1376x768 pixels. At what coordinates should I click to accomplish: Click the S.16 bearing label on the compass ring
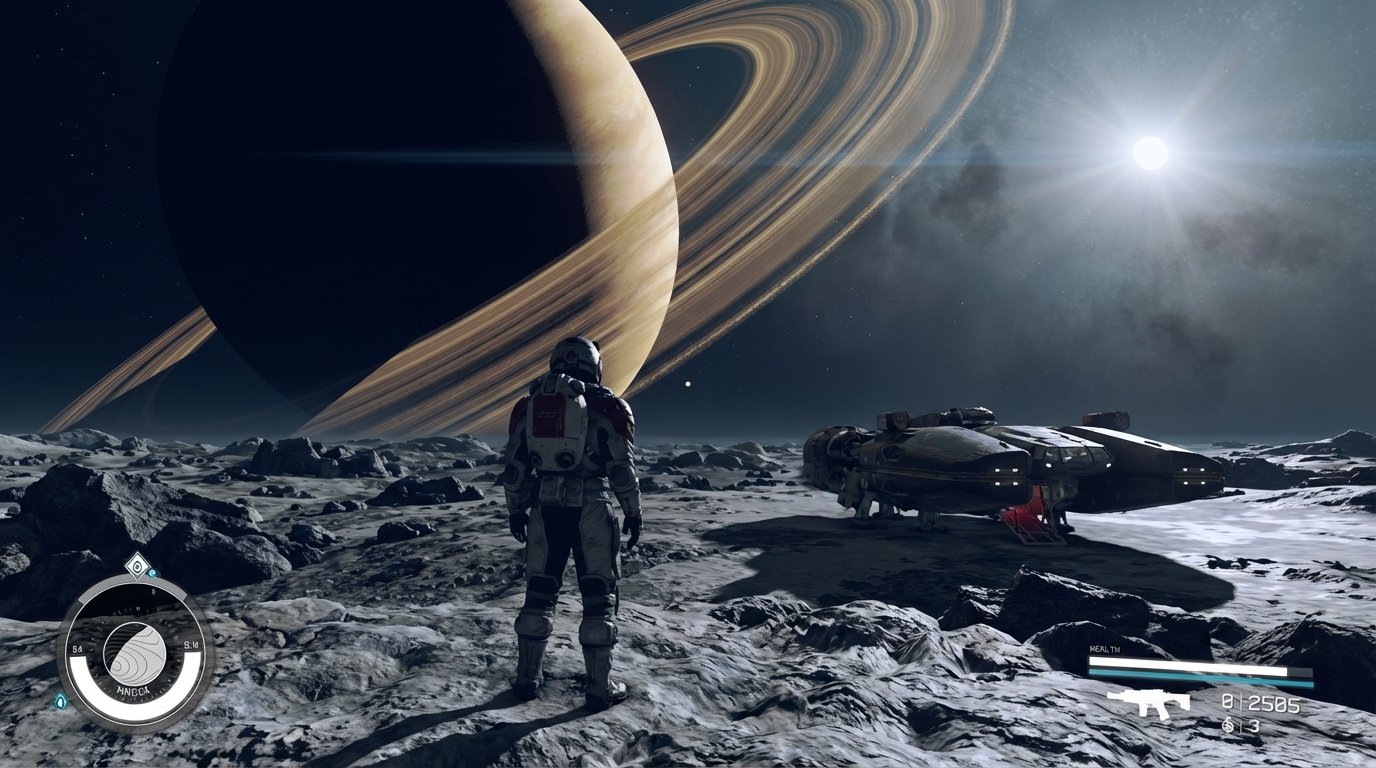(x=190, y=645)
